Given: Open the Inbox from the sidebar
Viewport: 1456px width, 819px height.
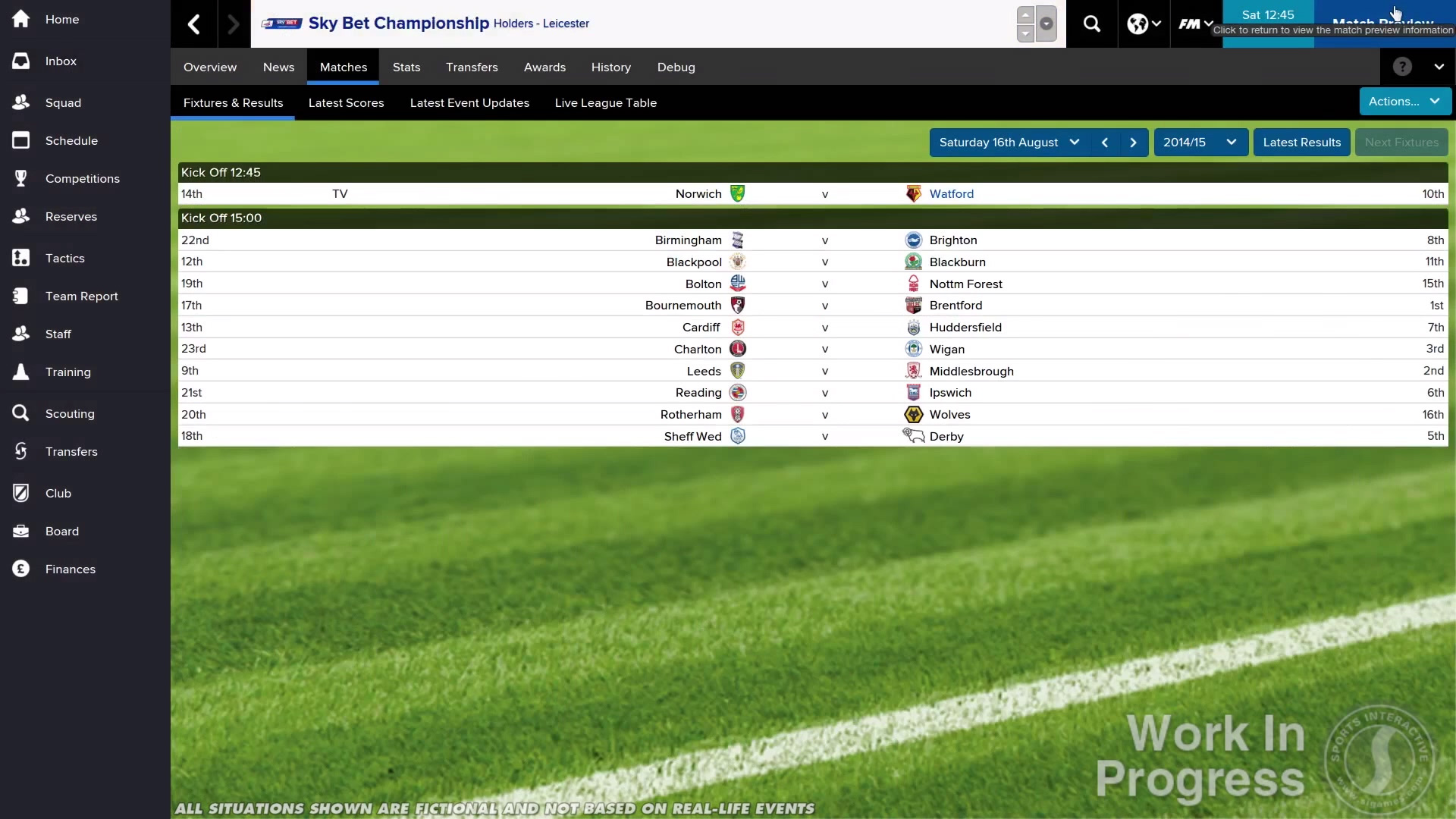Looking at the screenshot, I should [x=61, y=61].
